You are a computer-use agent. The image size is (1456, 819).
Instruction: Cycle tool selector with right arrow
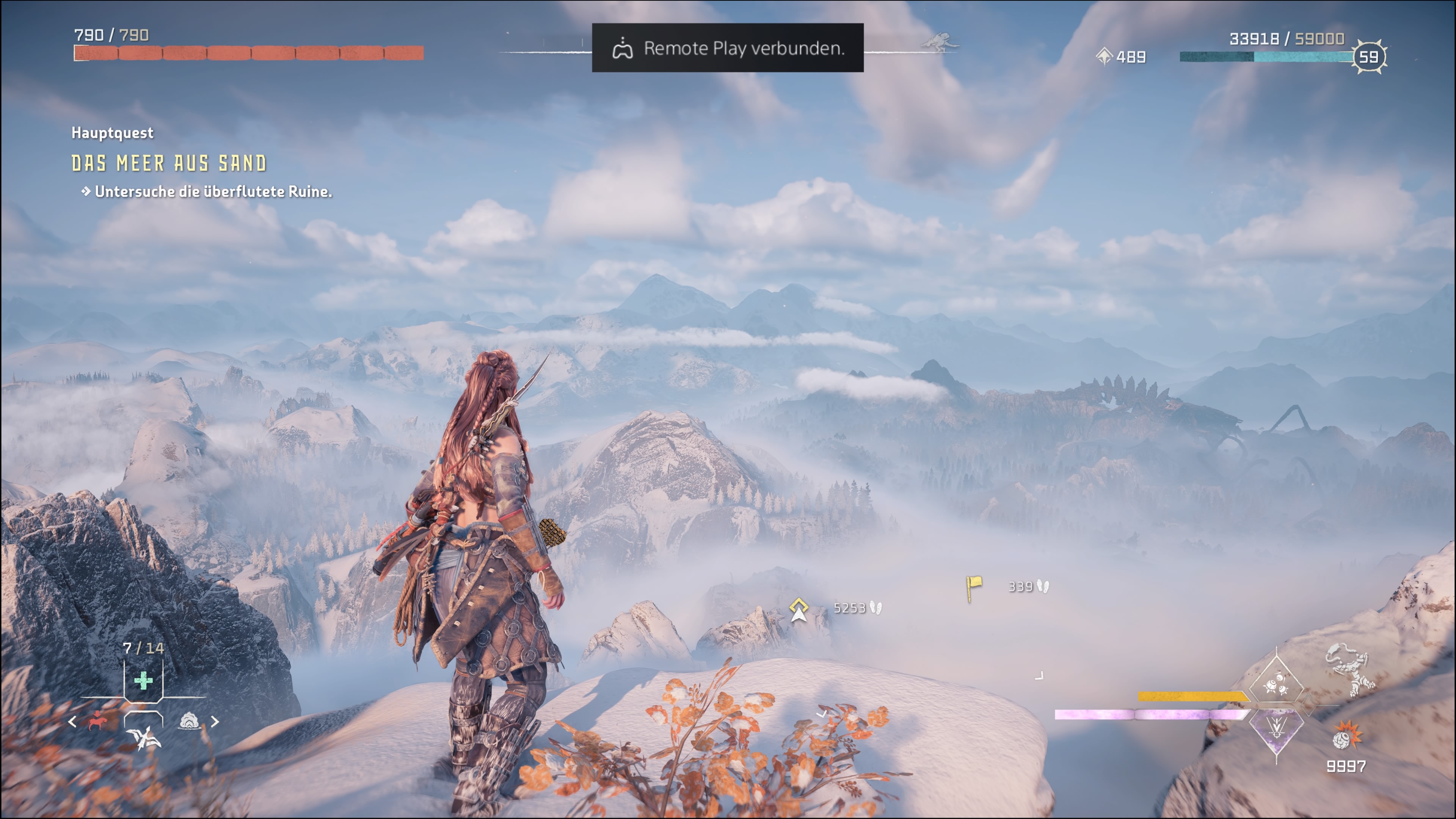coord(215,722)
